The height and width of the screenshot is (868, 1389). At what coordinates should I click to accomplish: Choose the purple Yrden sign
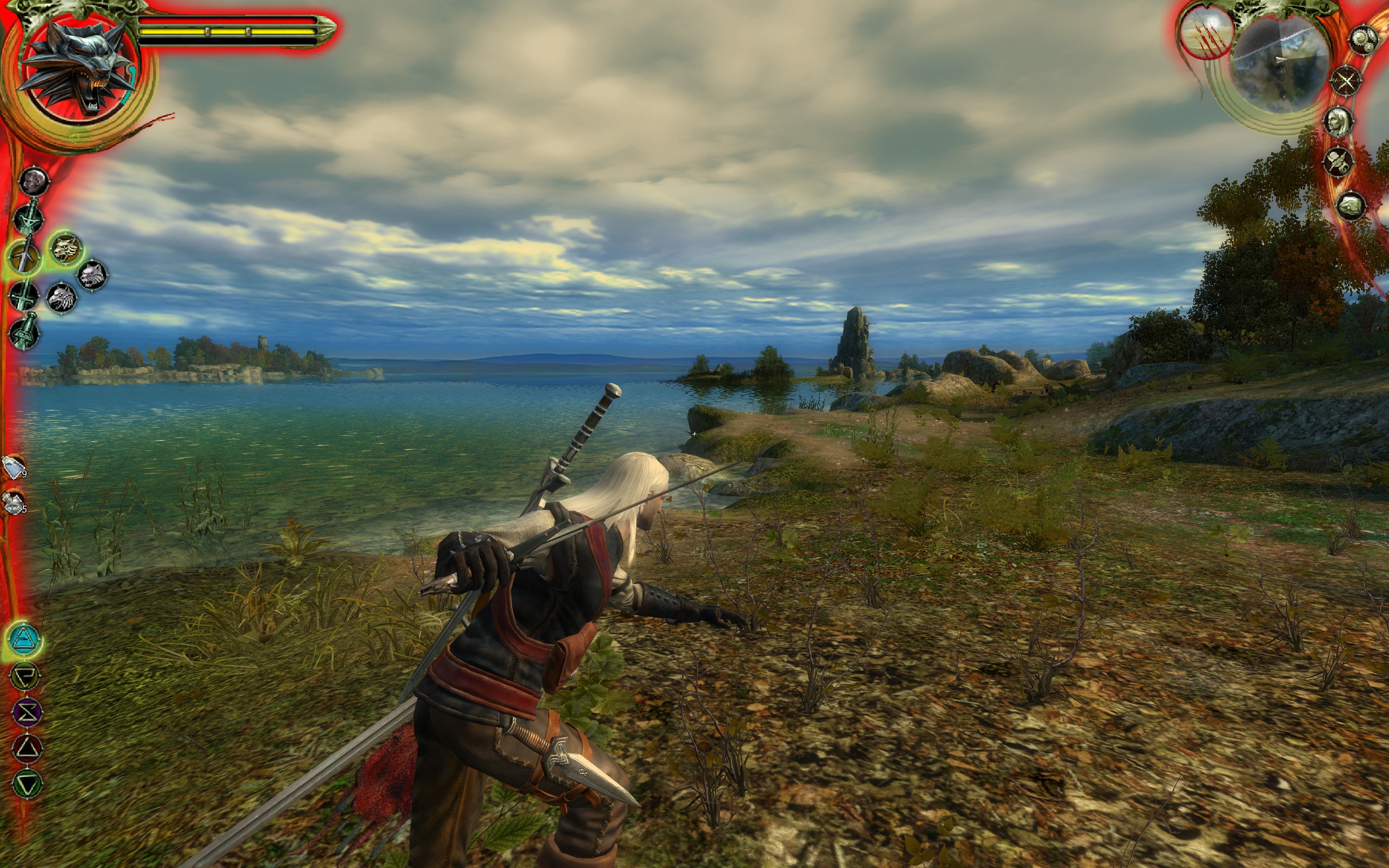point(27,712)
